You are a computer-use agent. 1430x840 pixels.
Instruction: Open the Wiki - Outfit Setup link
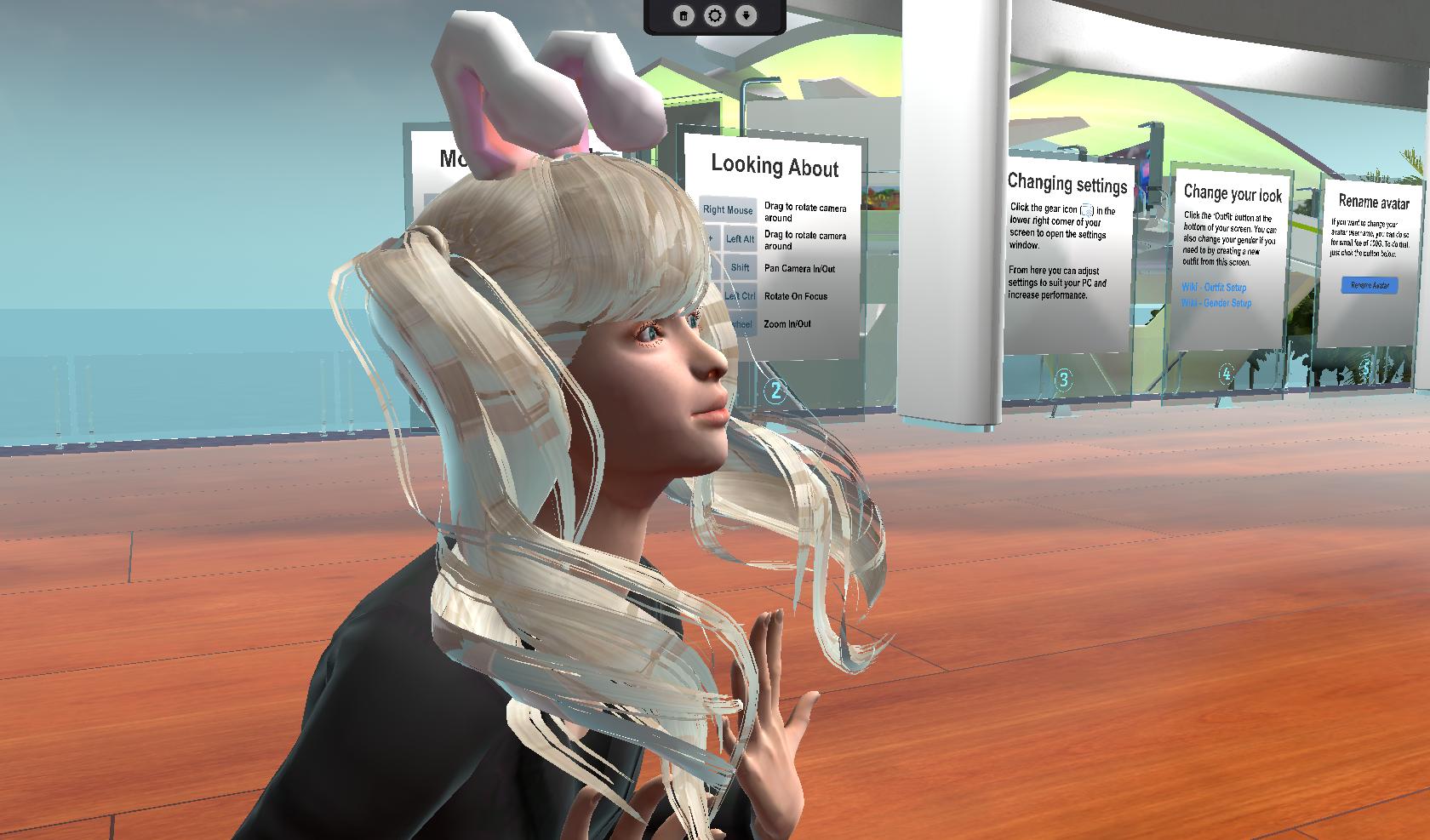click(1214, 288)
